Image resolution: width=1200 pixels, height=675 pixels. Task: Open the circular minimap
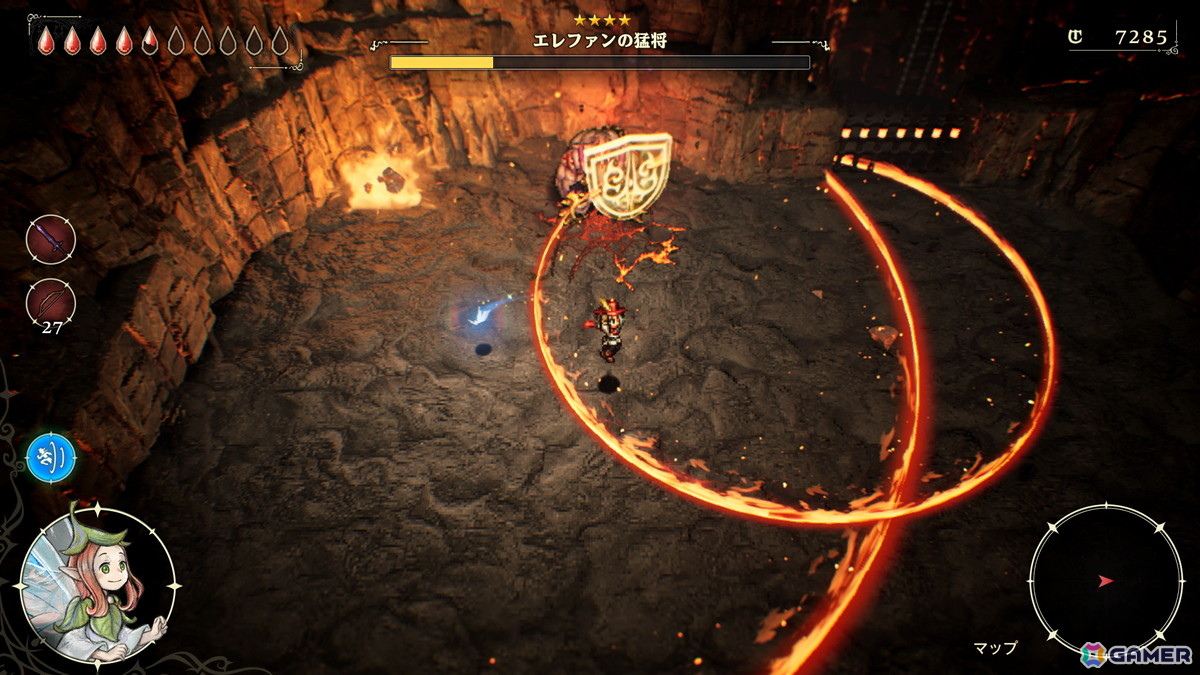click(1106, 580)
